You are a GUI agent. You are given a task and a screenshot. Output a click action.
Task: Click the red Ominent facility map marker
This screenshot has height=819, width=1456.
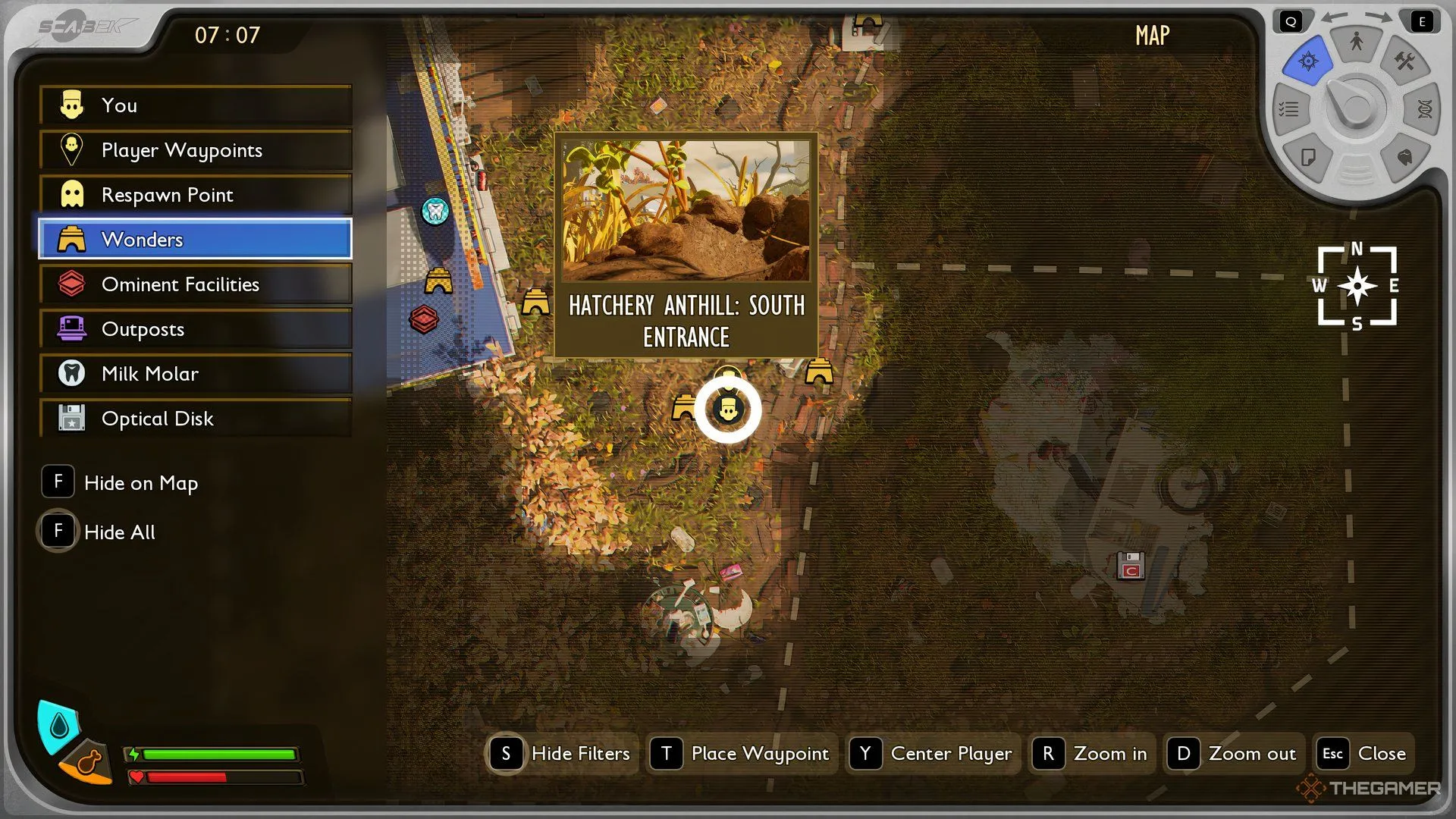pos(424,319)
